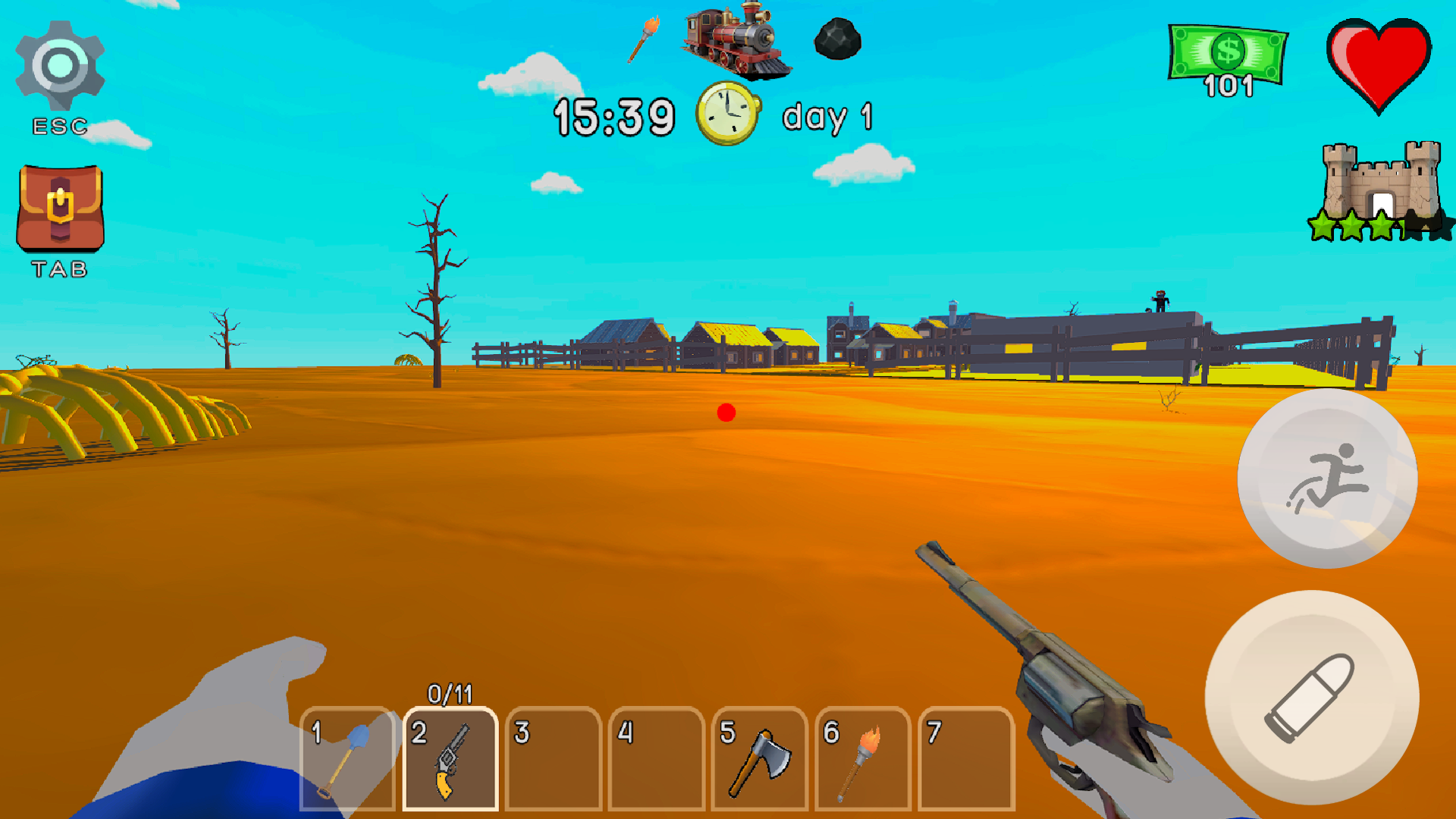The height and width of the screenshot is (819, 1456).
Task: Tap empty hotbar slot 7
Action: 965,758
